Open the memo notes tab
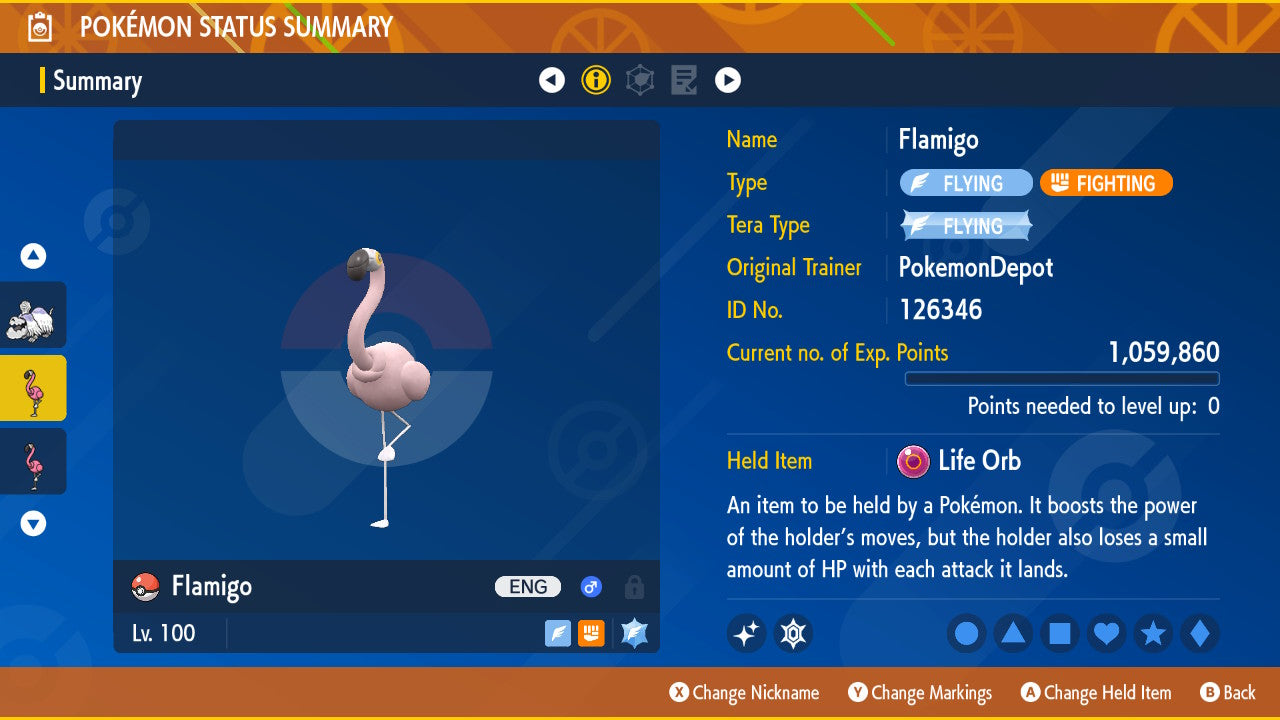 [x=684, y=80]
